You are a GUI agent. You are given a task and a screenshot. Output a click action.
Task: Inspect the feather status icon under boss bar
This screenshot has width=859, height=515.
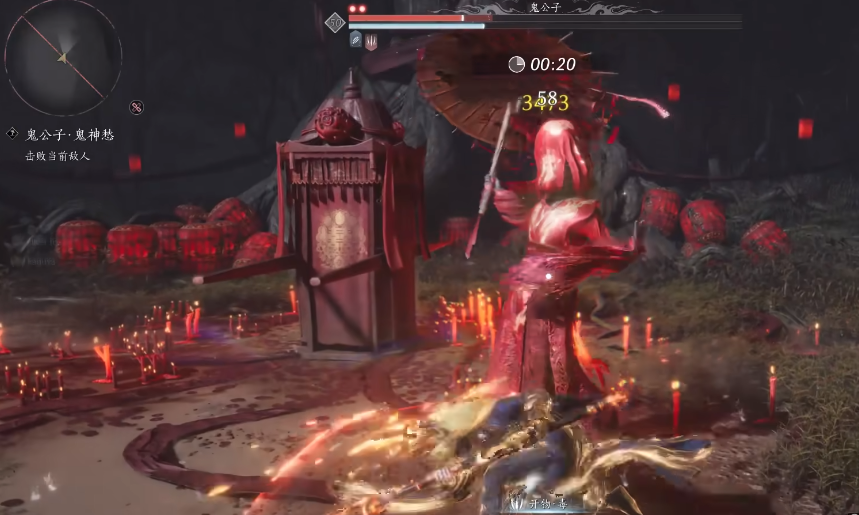[x=356, y=40]
